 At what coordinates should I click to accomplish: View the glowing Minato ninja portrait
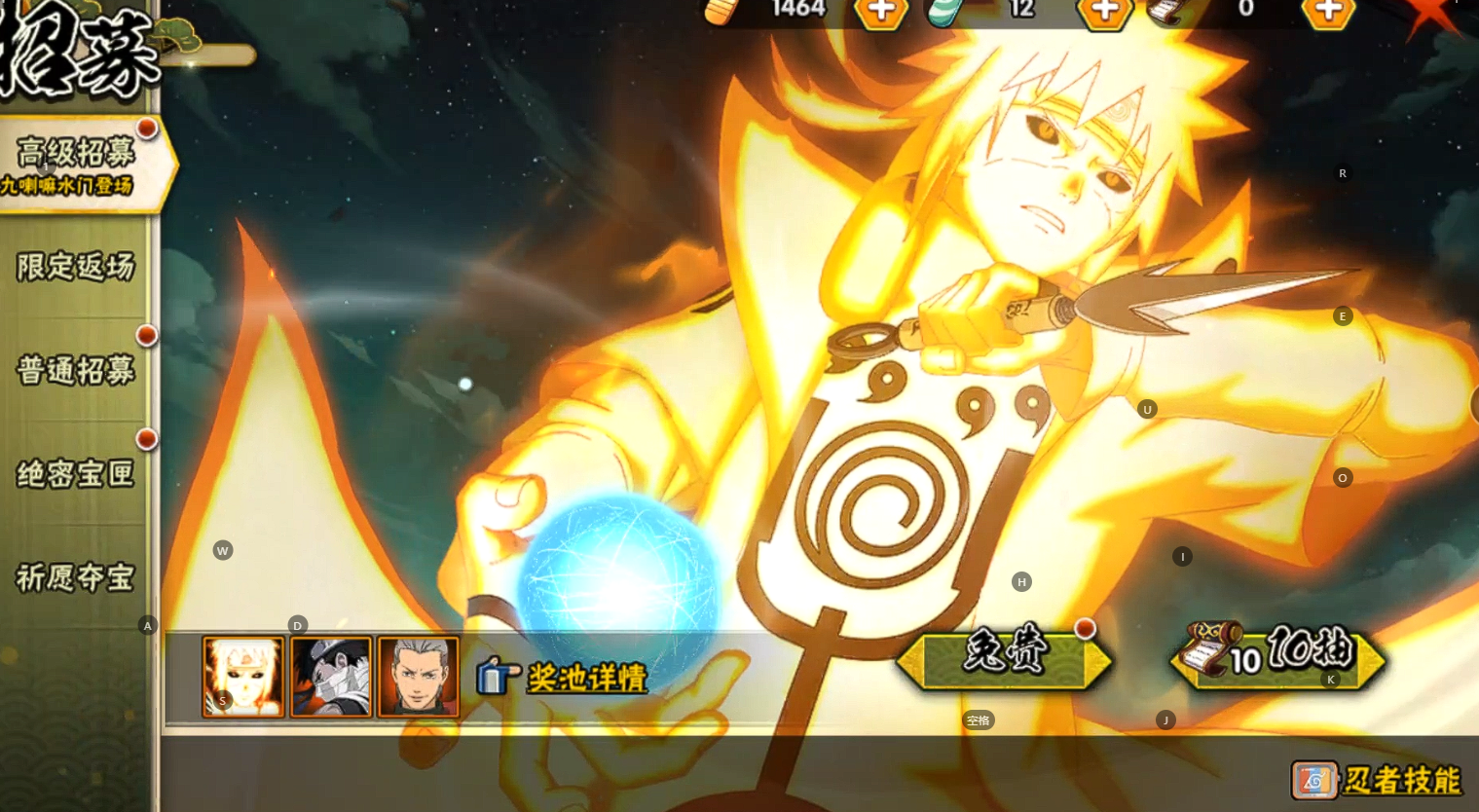coord(243,677)
